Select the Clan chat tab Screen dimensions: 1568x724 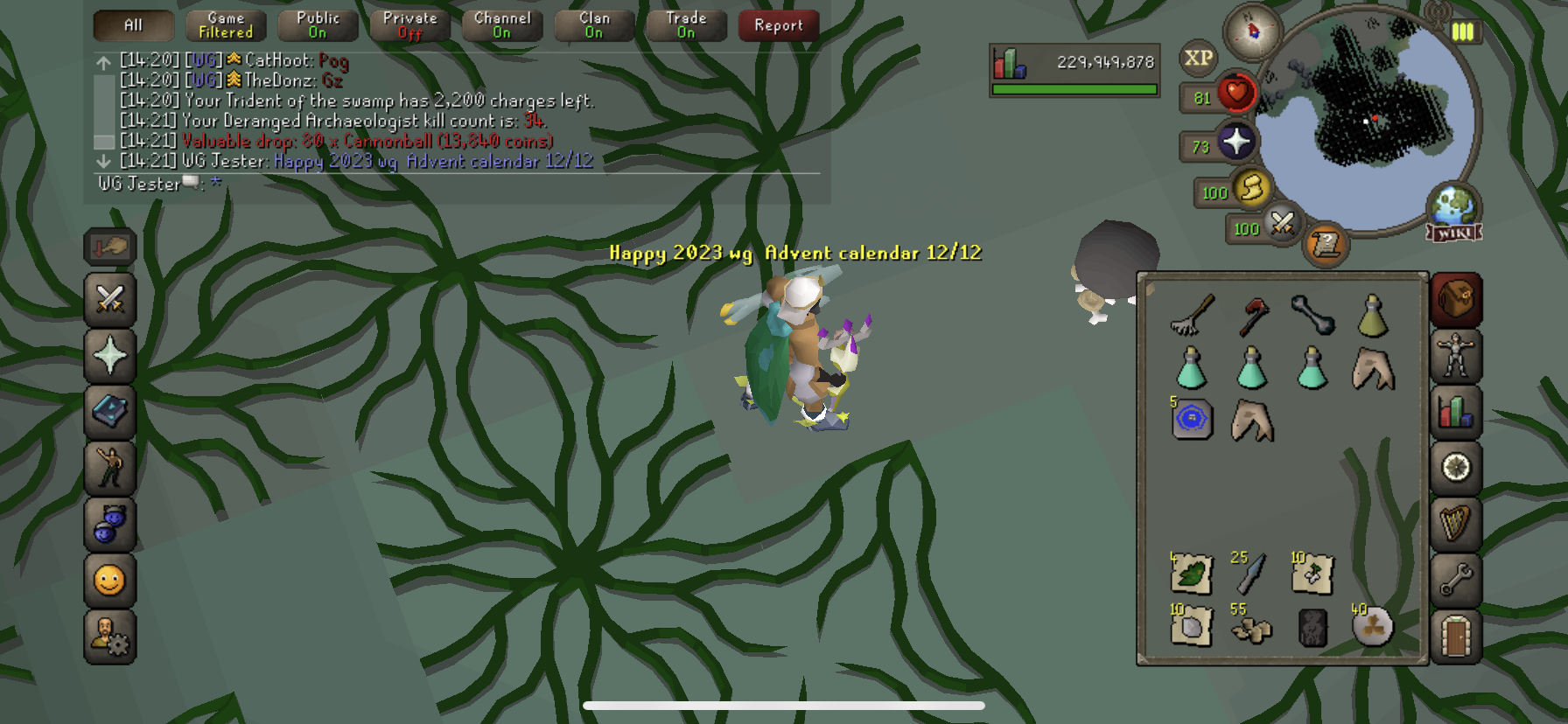(594, 25)
